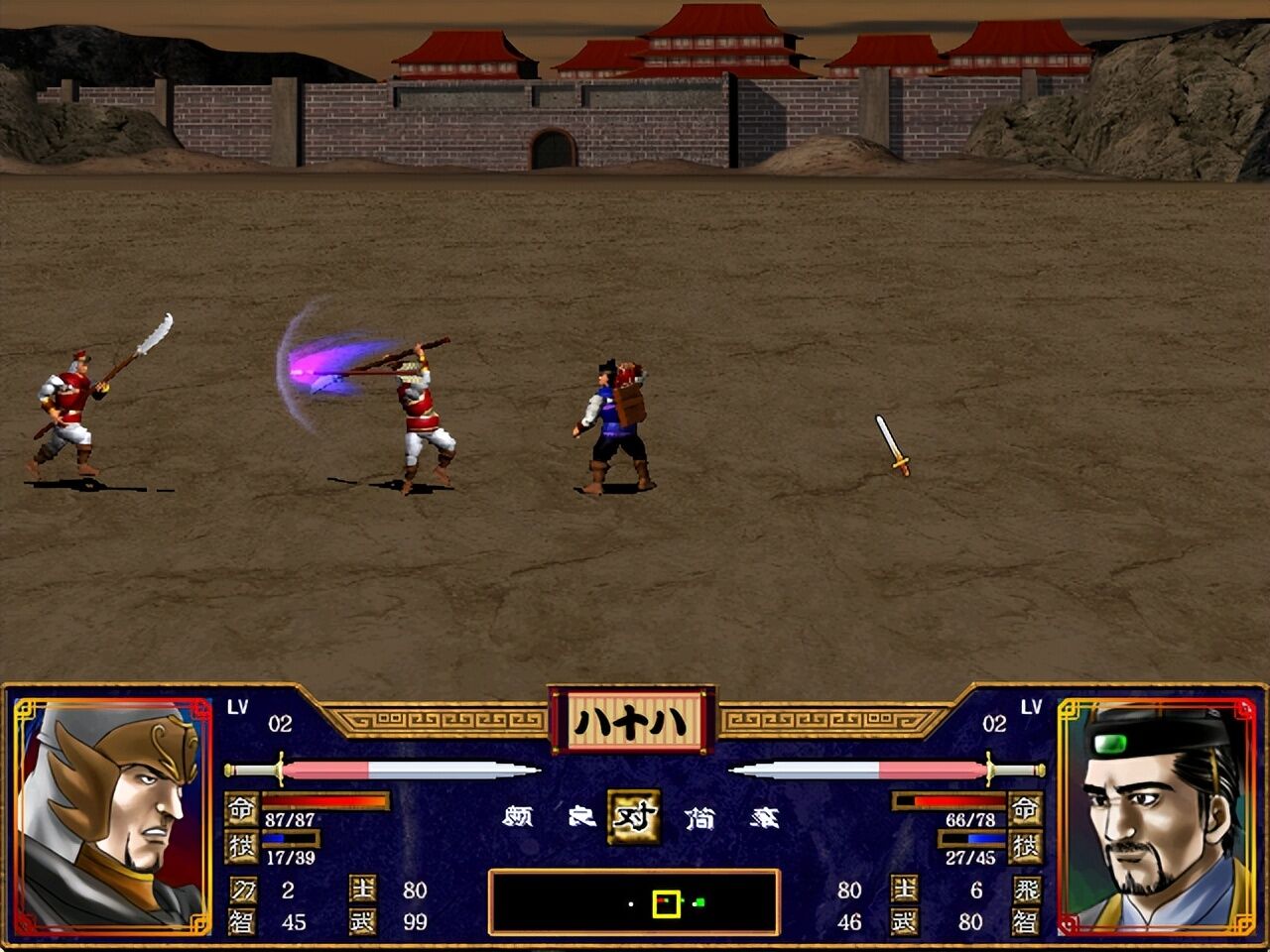Click the golden 对 versus emblem
The height and width of the screenshot is (952, 1270).
pos(634,816)
